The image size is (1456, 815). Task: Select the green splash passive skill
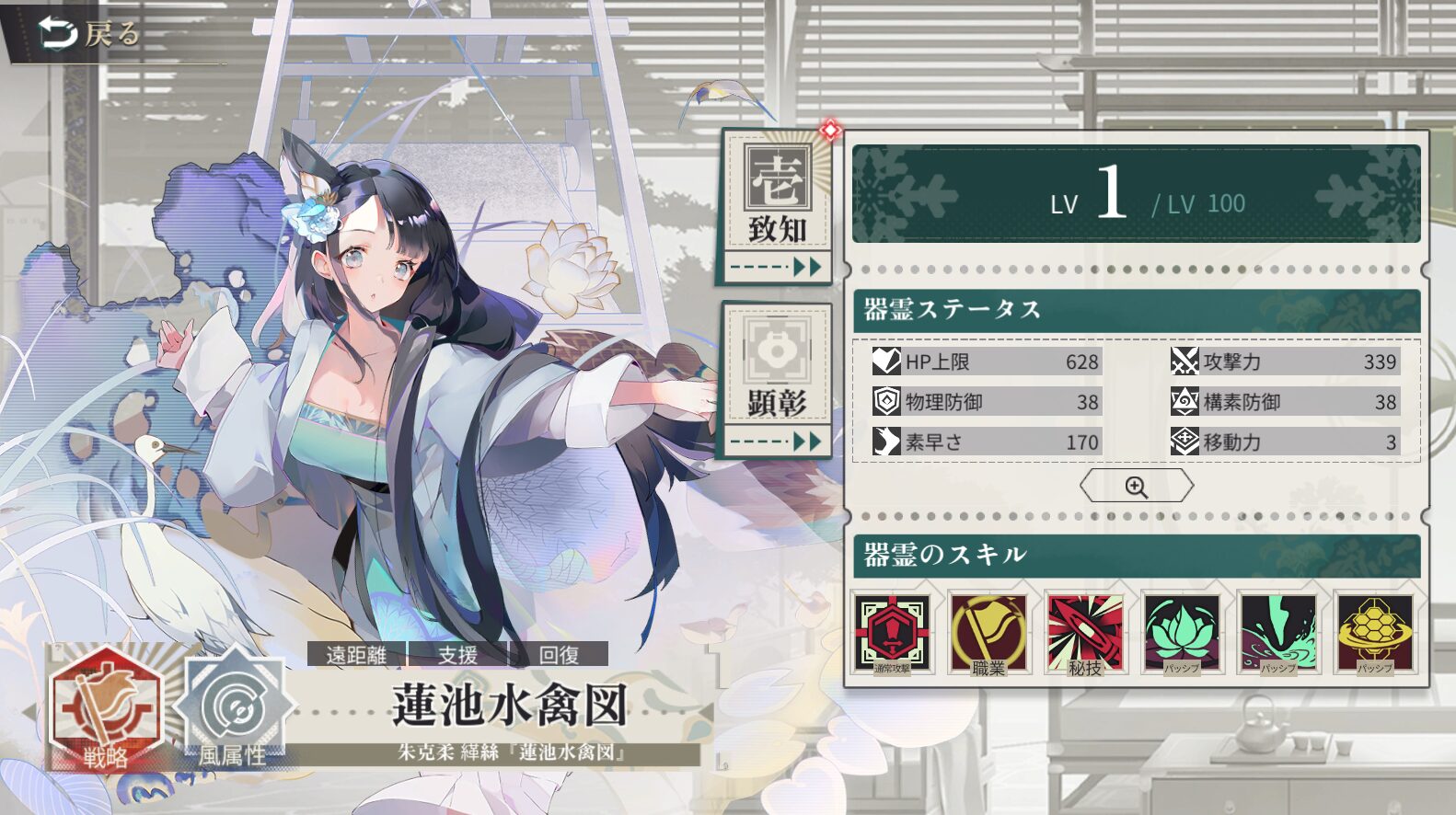click(1278, 633)
